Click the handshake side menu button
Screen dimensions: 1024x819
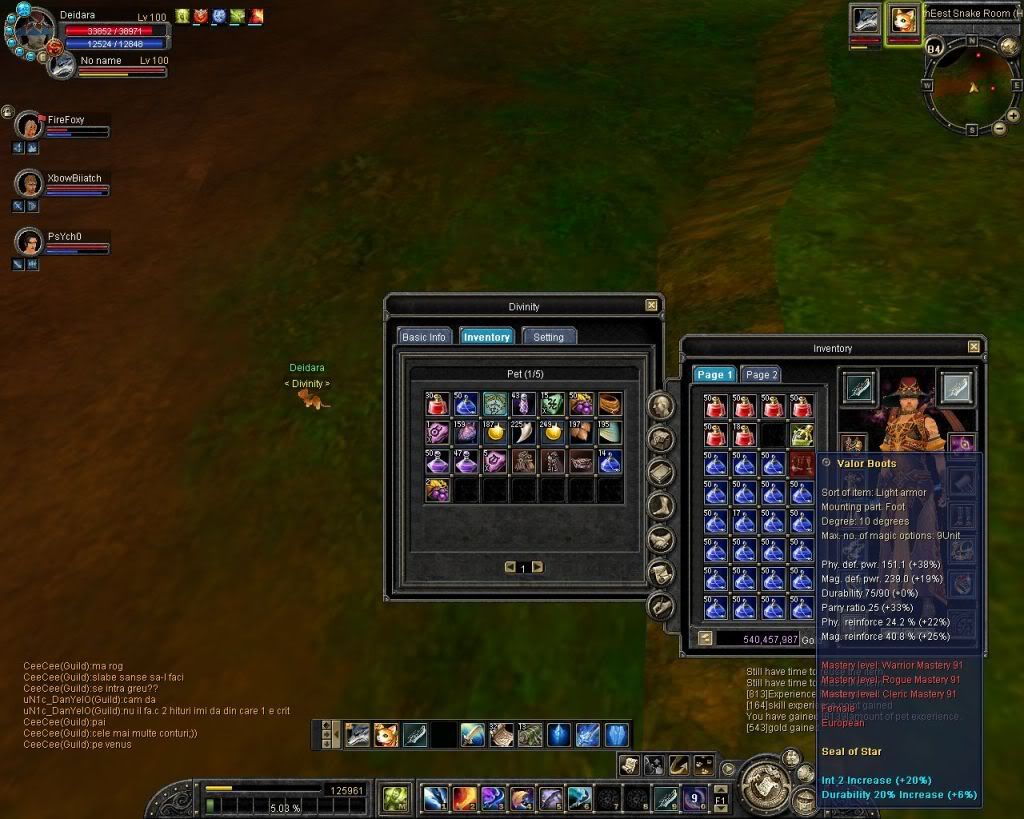coord(660,540)
